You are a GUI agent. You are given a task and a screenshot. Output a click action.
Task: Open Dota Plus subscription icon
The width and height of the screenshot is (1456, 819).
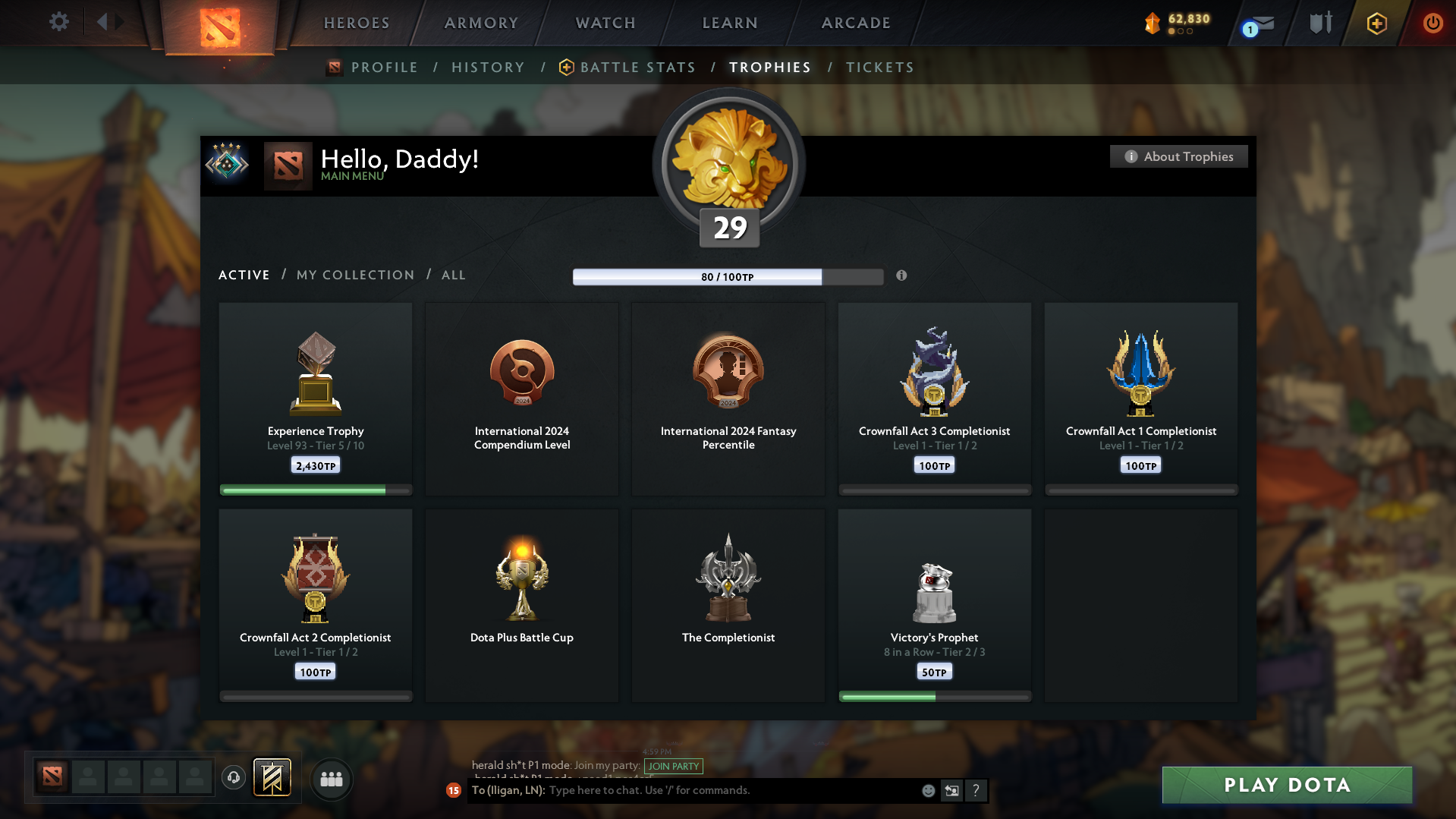pyautogui.click(x=1376, y=23)
